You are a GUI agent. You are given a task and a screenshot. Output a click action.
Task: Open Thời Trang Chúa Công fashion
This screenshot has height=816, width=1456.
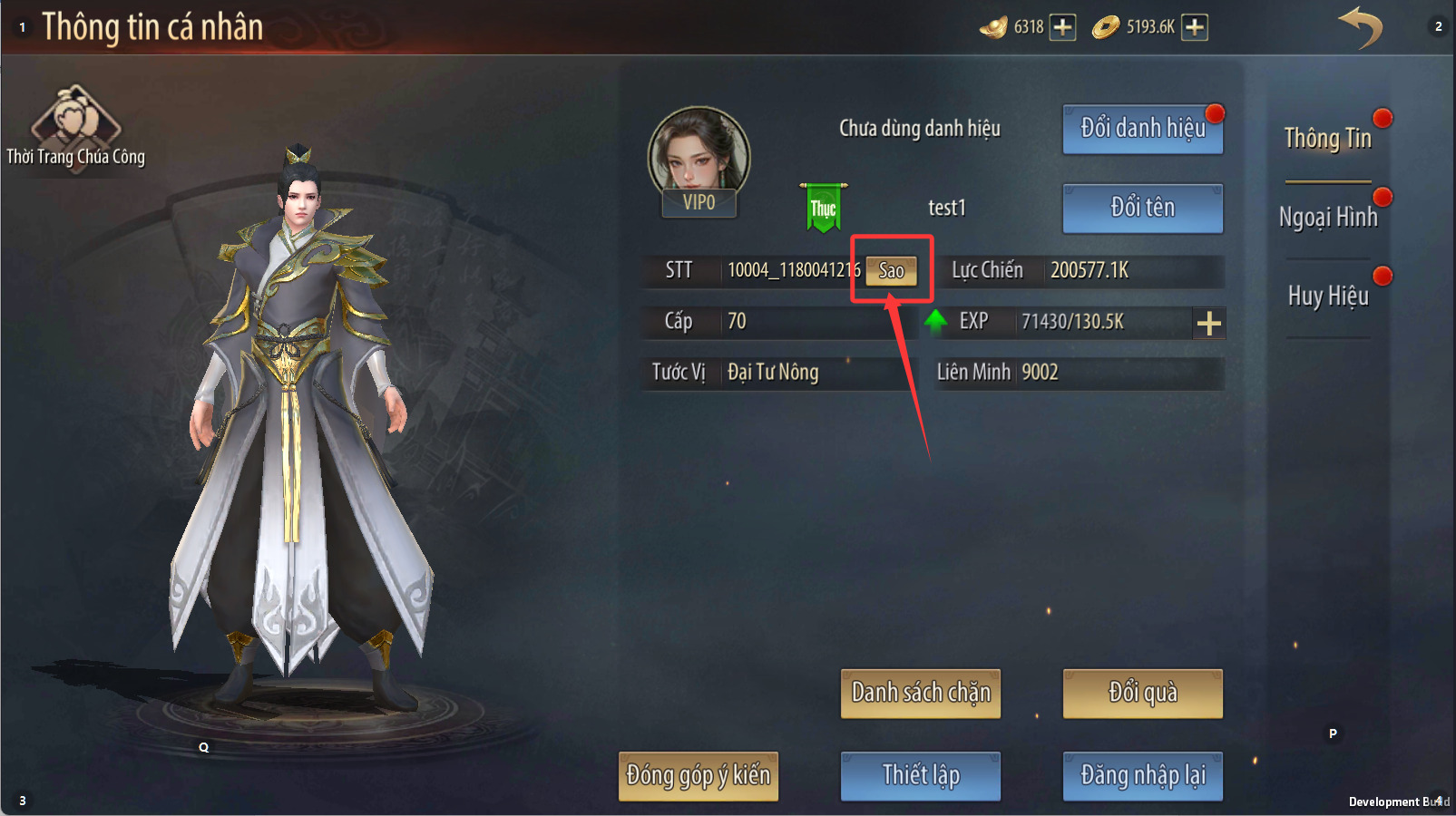point(75,127)
